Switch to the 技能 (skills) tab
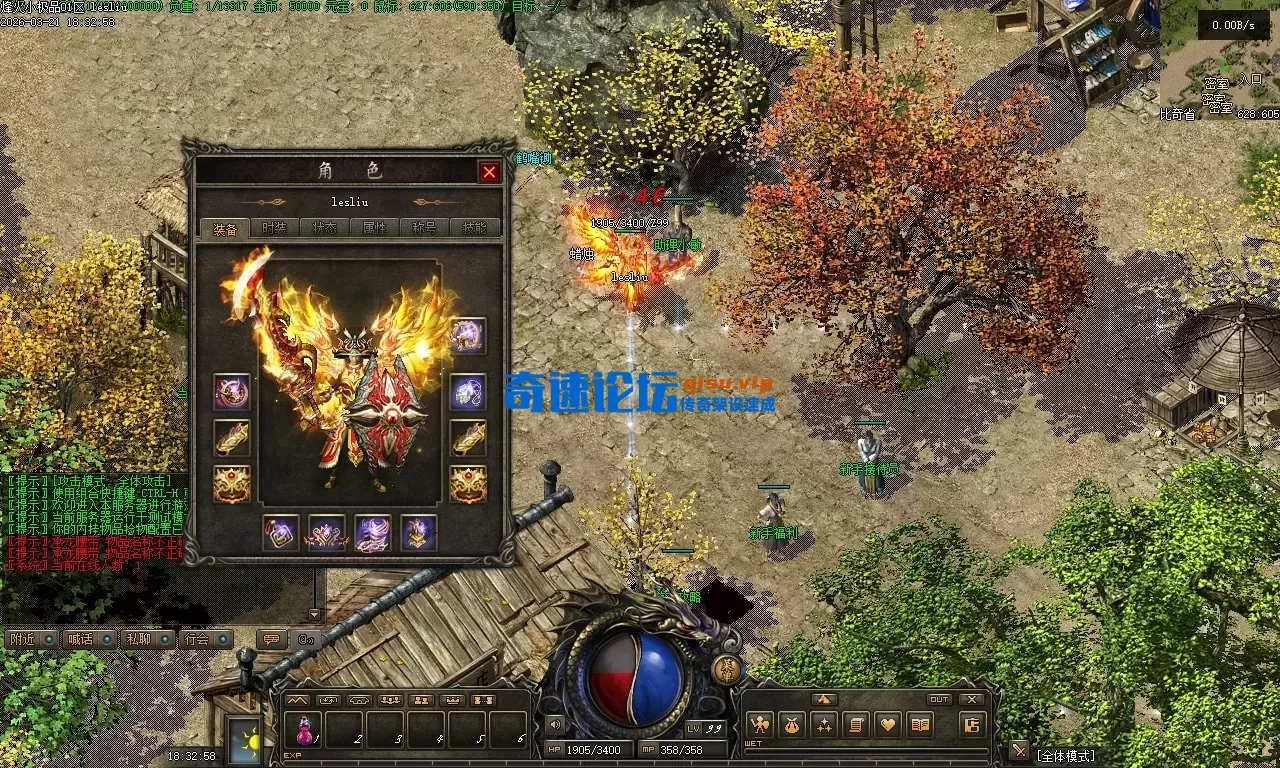This screenshot has width=1280, height=768. tap(475, 228)
